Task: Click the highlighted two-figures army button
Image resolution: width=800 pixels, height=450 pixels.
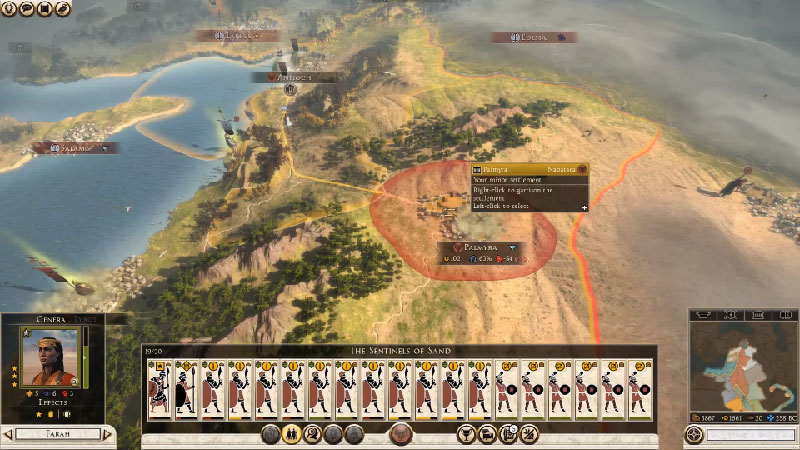Action: coord(293,434)
